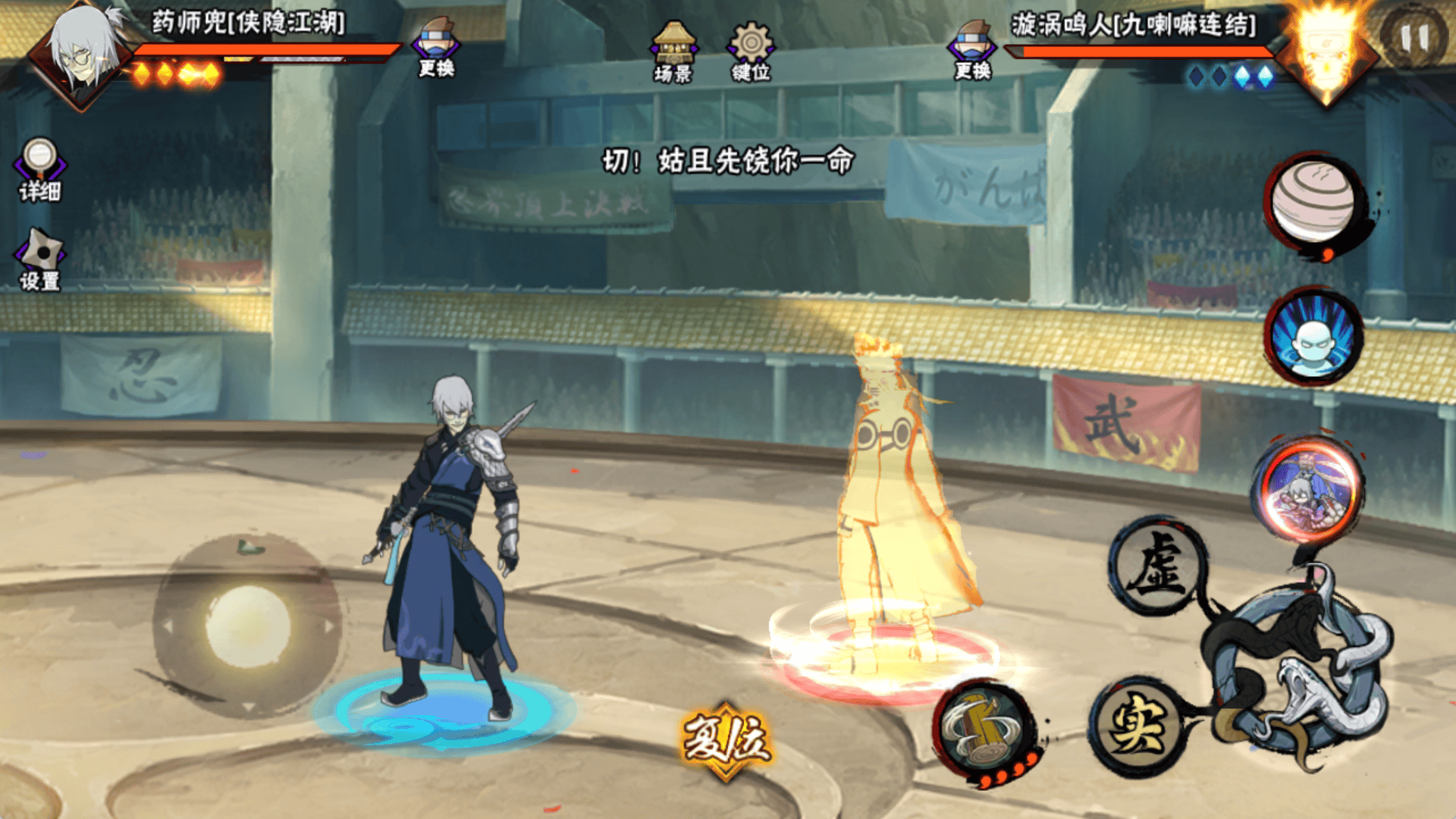
Task: Tap the virtual movement joystick
Action: [x=247, y=626]
